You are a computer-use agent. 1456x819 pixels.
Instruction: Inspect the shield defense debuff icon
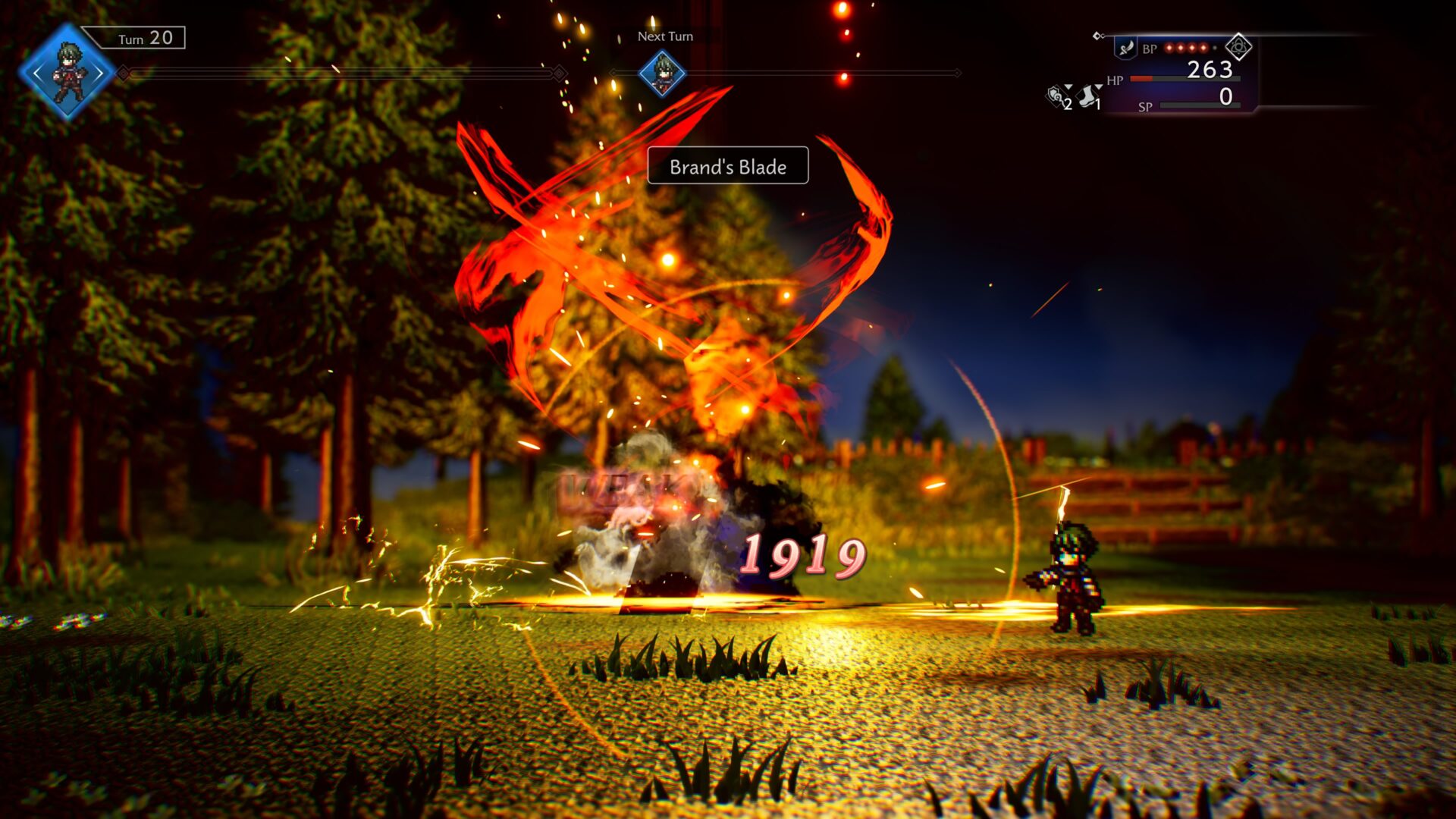click(x=1056, y=96)
